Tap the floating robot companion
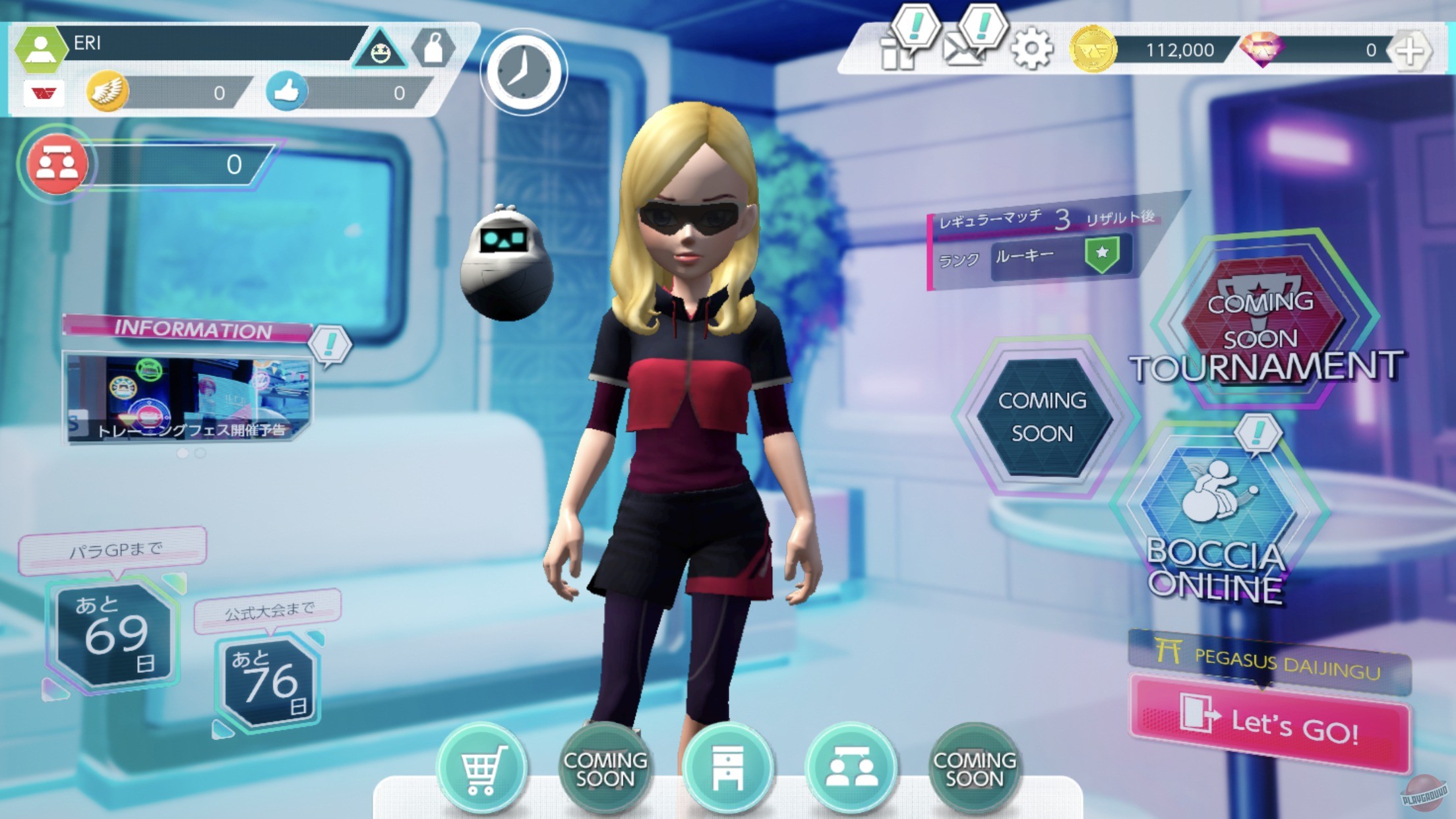 pos(506,264)
